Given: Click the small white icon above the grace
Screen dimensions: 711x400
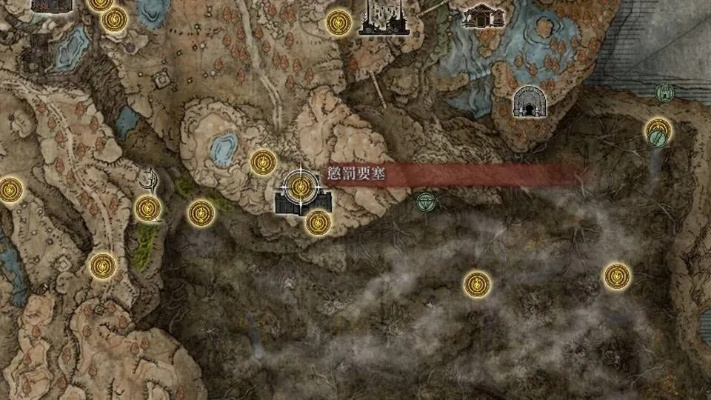Looking at the screenshot, I should point(148,181).
